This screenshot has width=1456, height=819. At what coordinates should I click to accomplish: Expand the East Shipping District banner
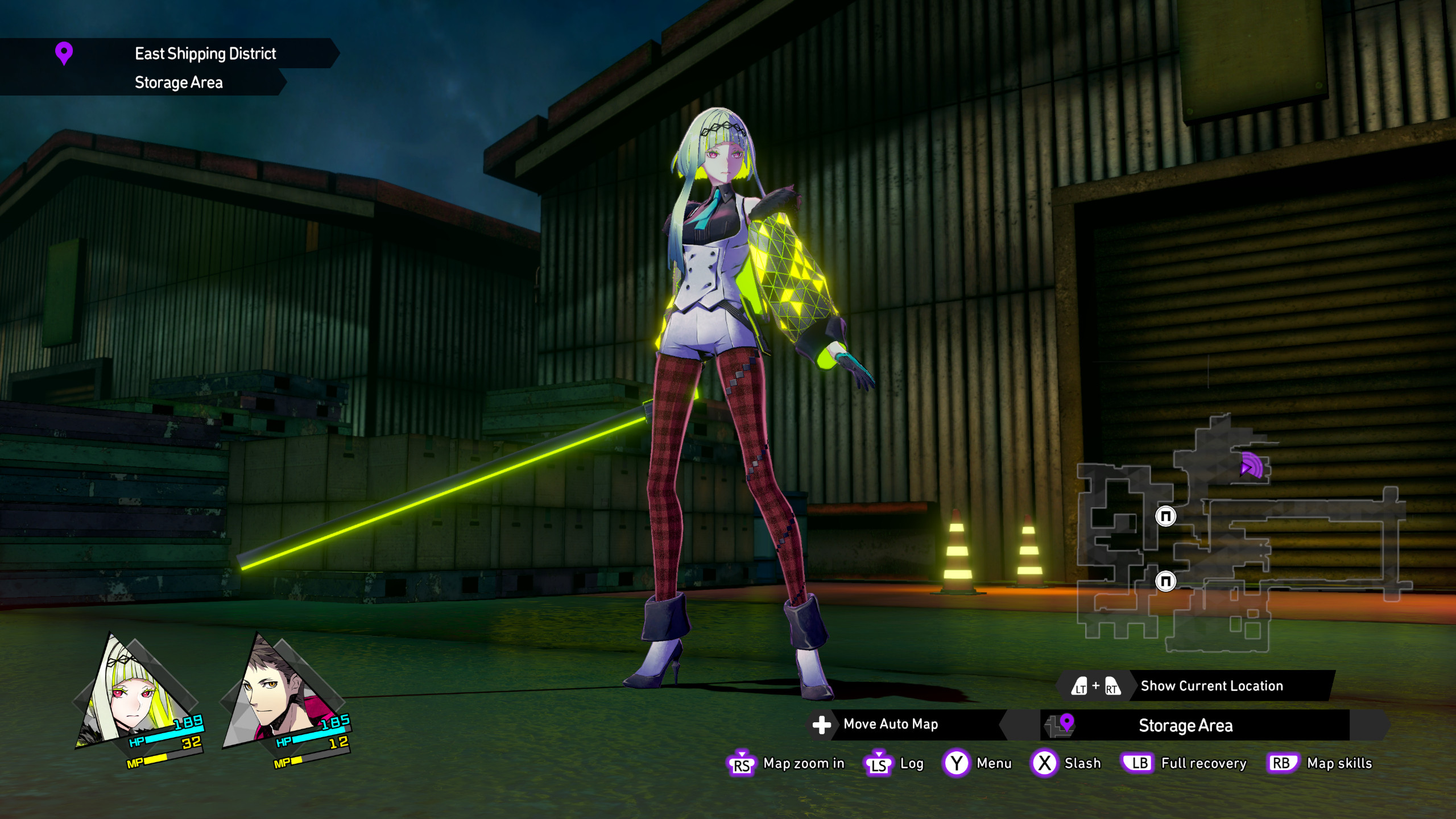click(205, 53)
